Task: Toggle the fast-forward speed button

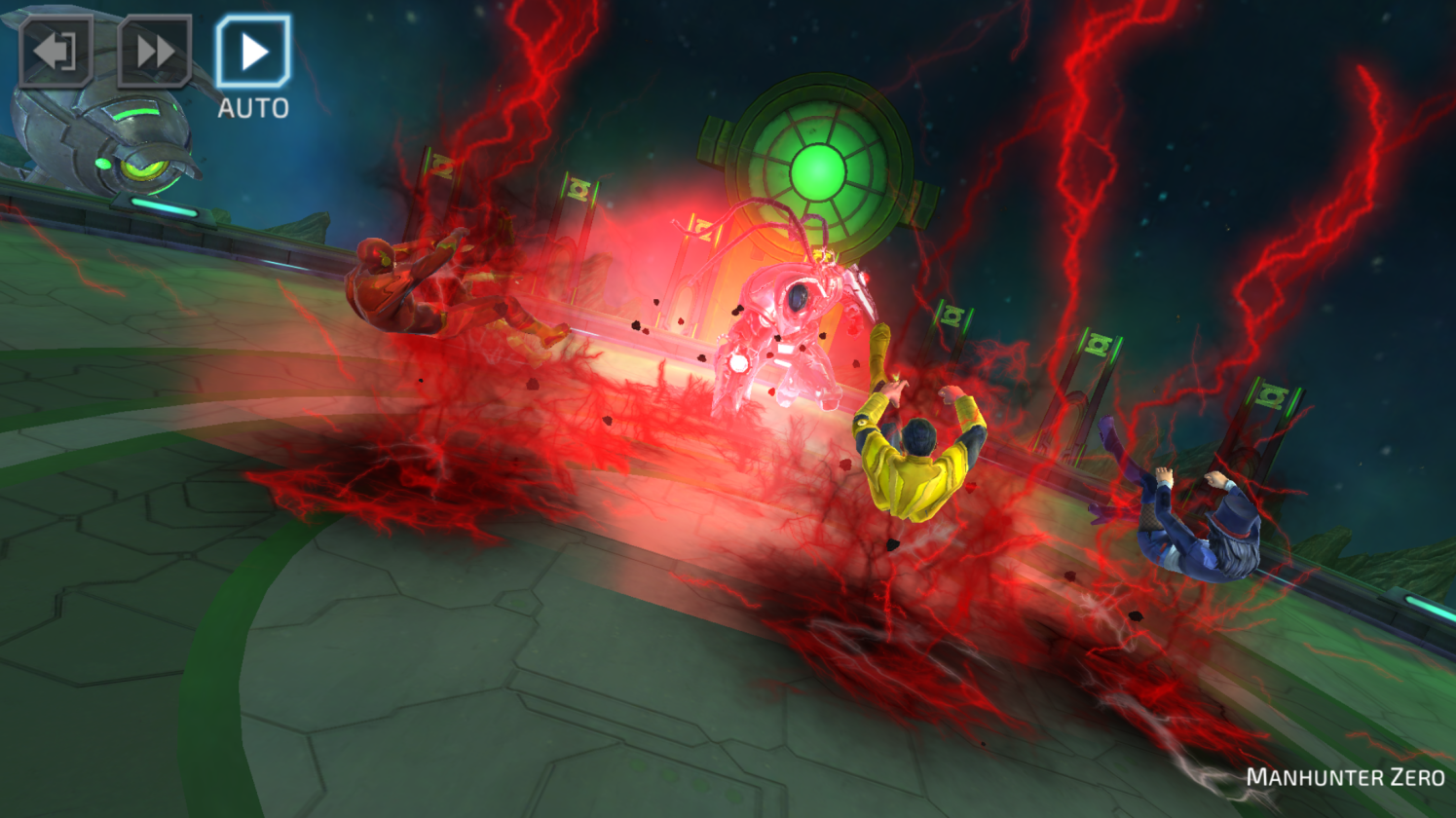Action: (154, 52)
